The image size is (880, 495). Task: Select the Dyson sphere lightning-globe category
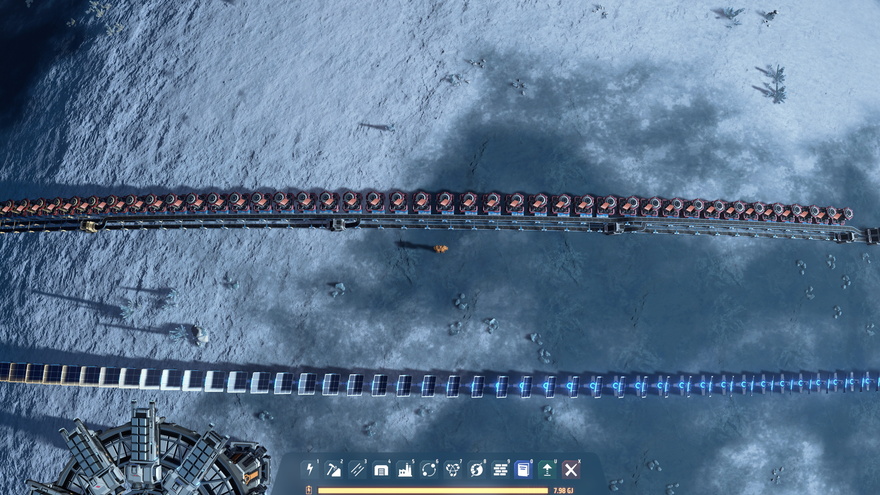[476, 469]
